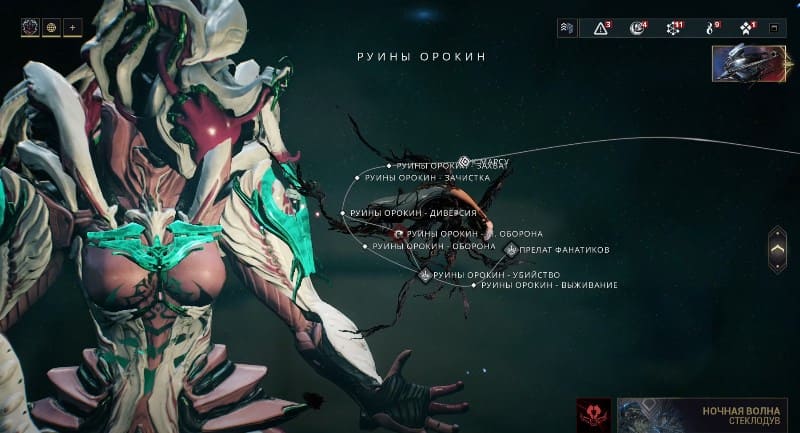Viewport: 800px width, 433px height.
Task: Expand the side panel up-arrow tab
Action: (777, 250)
